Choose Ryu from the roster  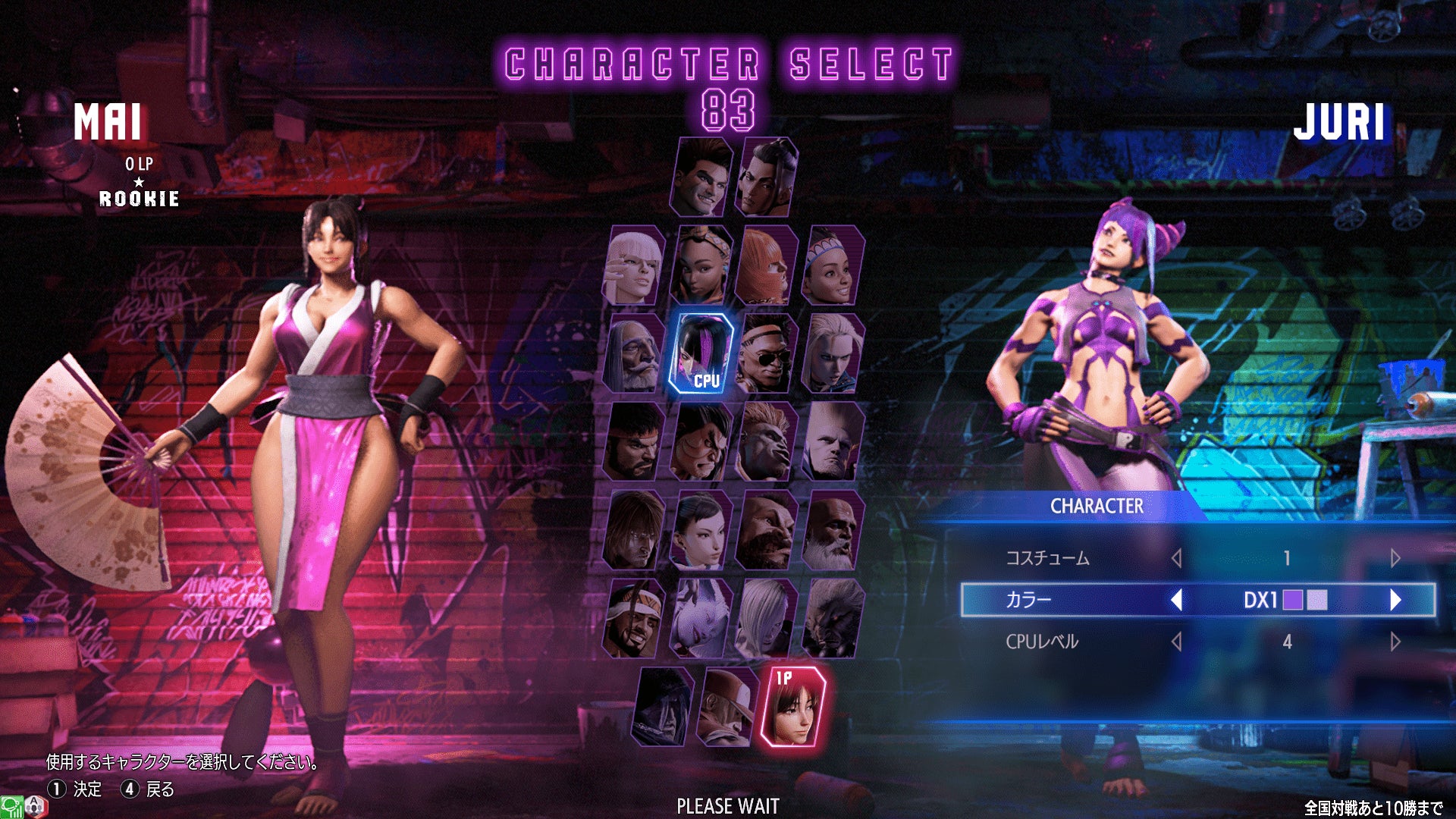[x=635, y=442]
